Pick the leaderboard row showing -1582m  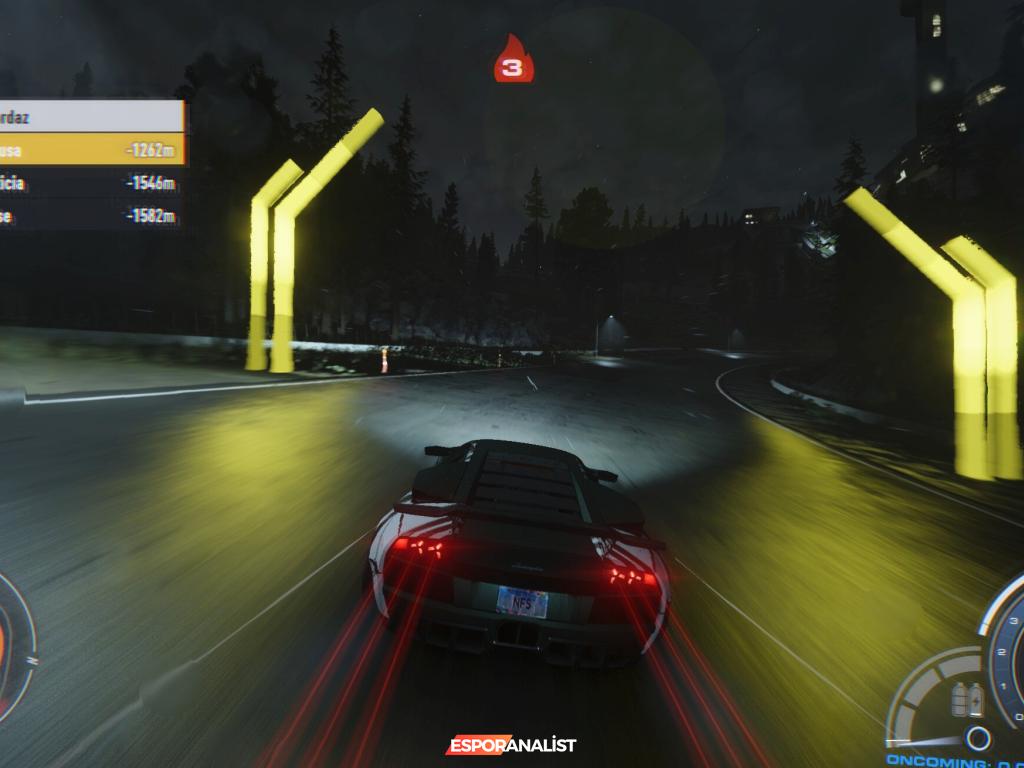click(x=91, y=216)
